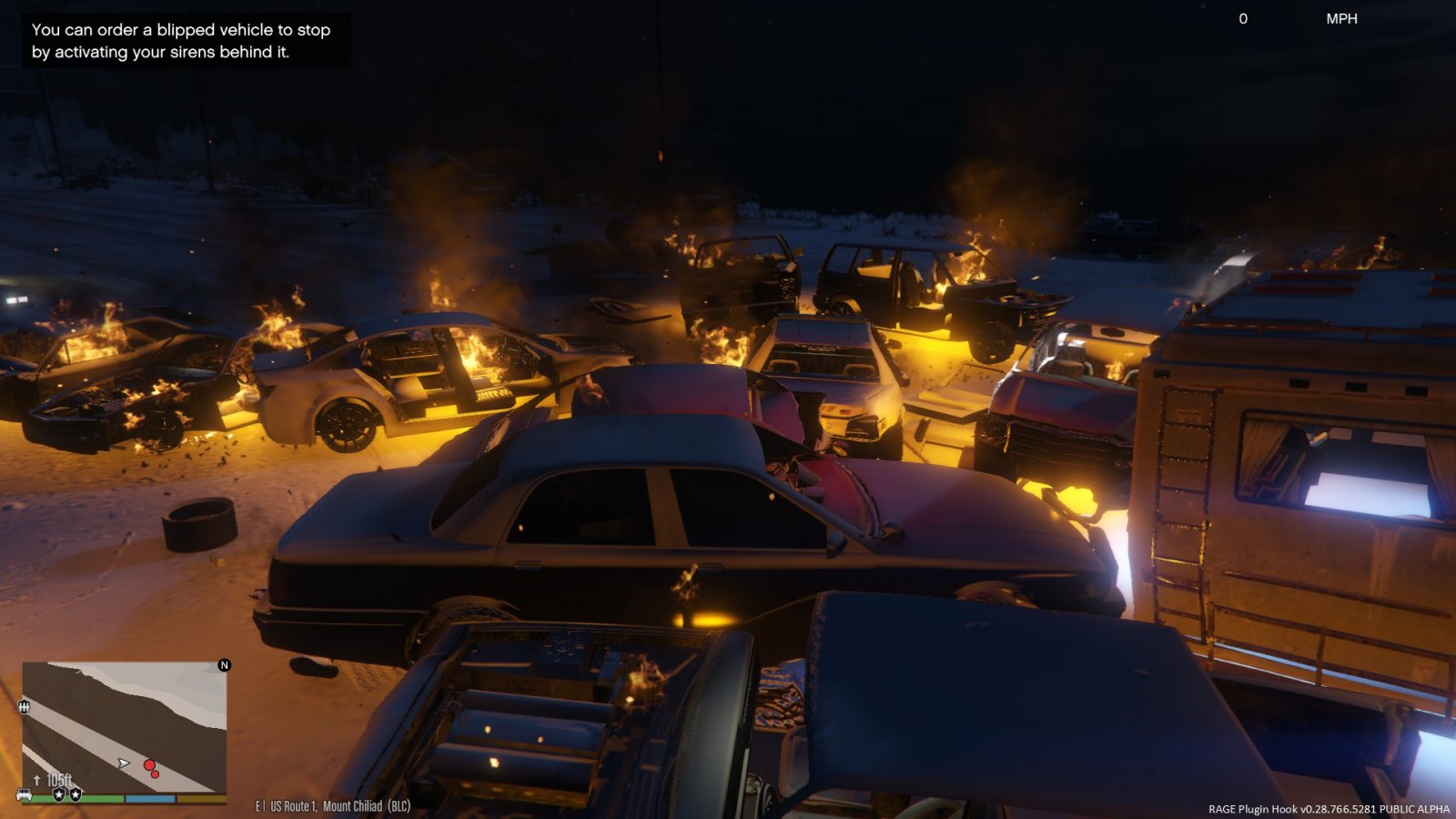Click the white car blip on minimap
The image size is (1456, 819).
tap(25, 794)
